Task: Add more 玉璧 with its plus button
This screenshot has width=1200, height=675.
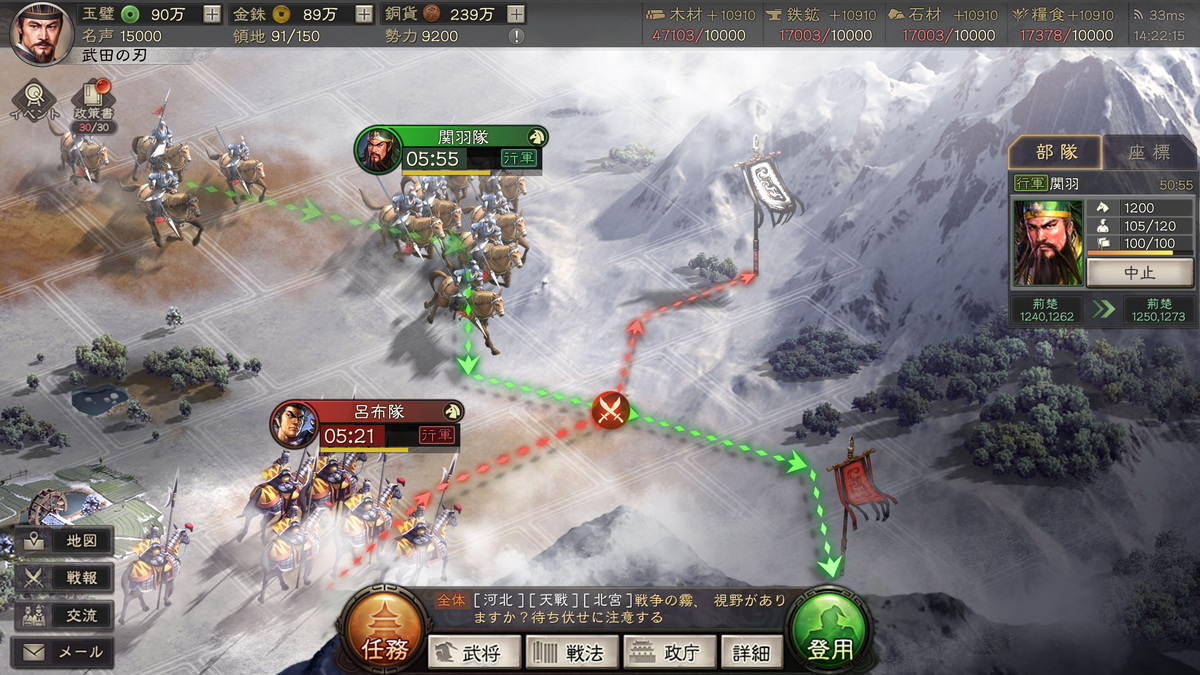Action: pyautogui.click(x=212, y=14)
